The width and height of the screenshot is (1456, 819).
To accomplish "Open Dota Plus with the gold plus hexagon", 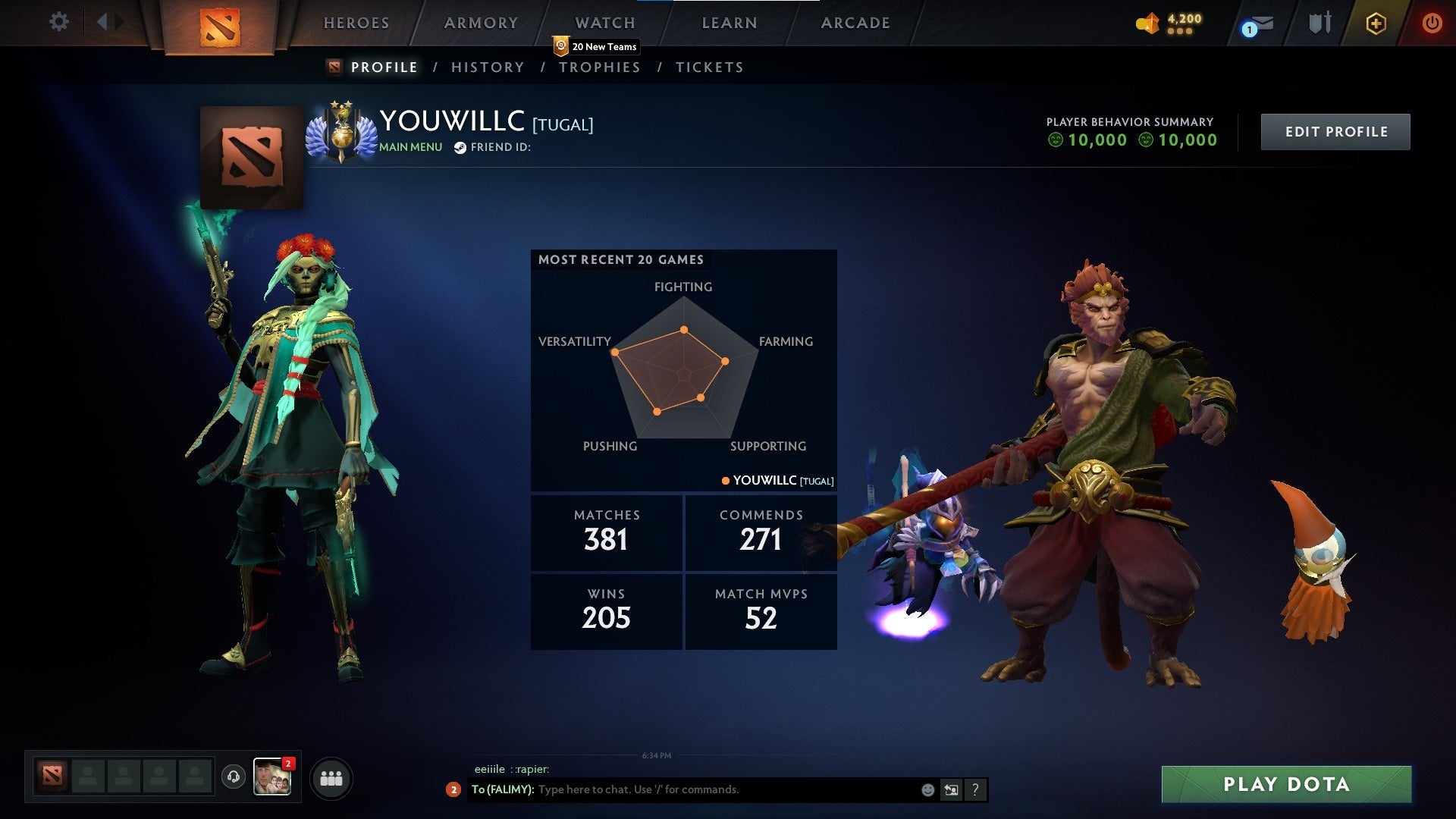I will pos(1376,23).
